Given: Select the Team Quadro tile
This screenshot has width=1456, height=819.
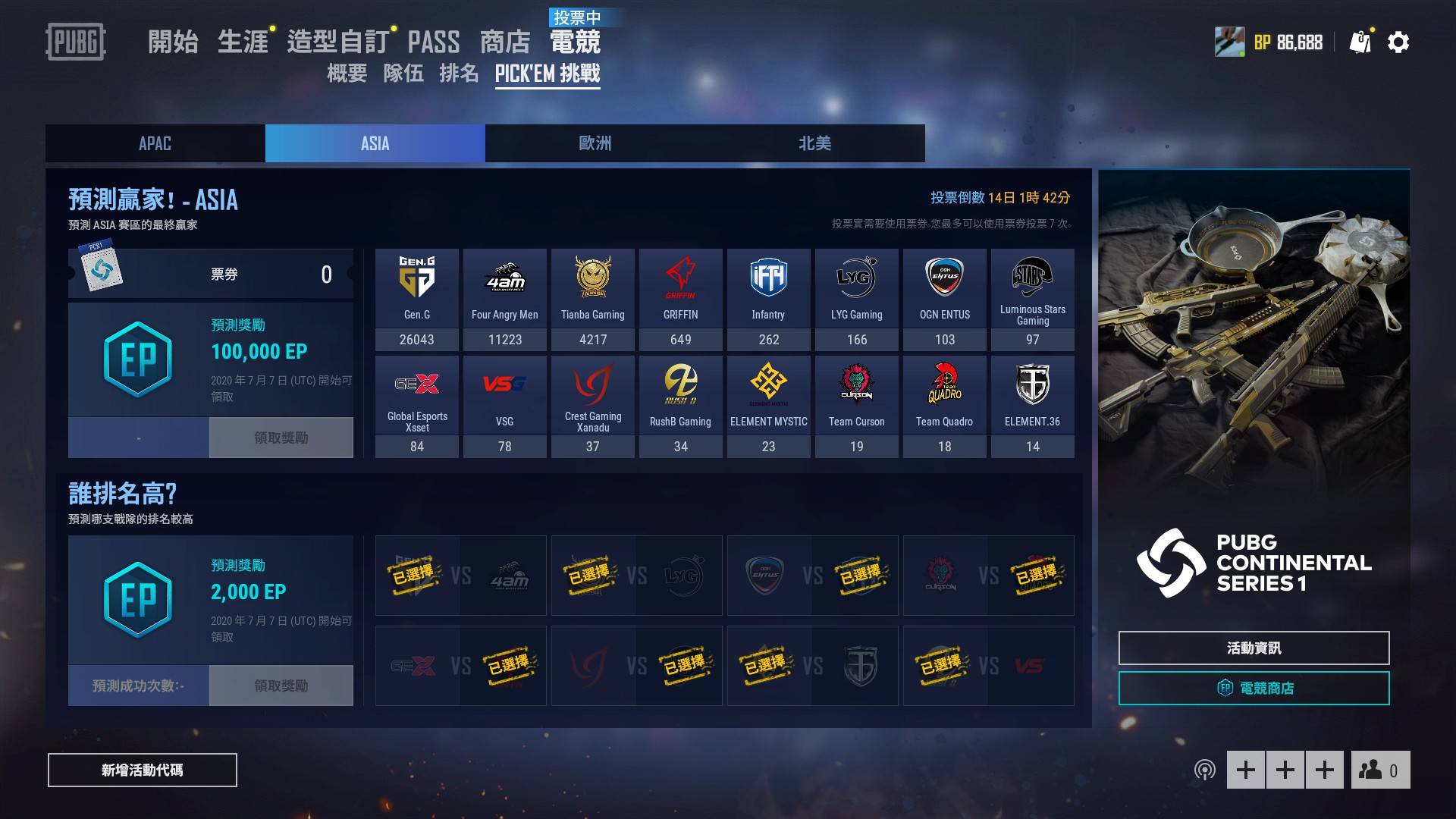Looking at the screenshot, I should coord(944,406).
